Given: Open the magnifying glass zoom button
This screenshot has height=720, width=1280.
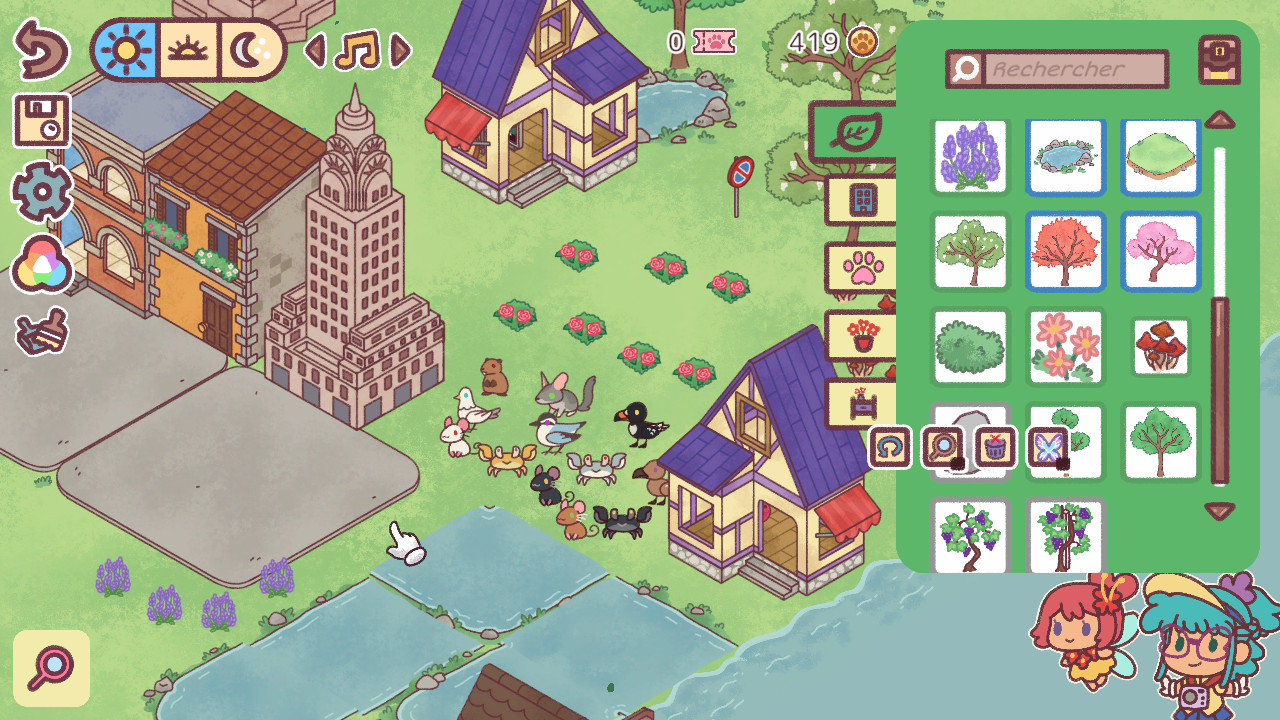Looking at the screenshot, I should (51, 668).
